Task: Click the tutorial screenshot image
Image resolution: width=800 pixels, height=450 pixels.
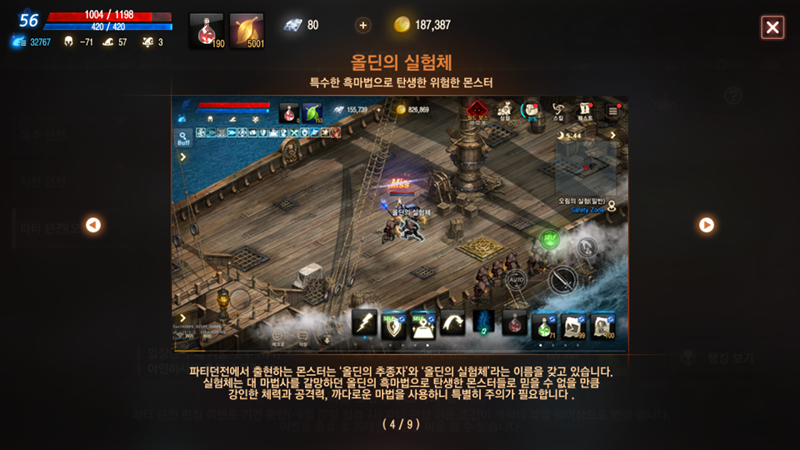Action: tap(400, 224)
